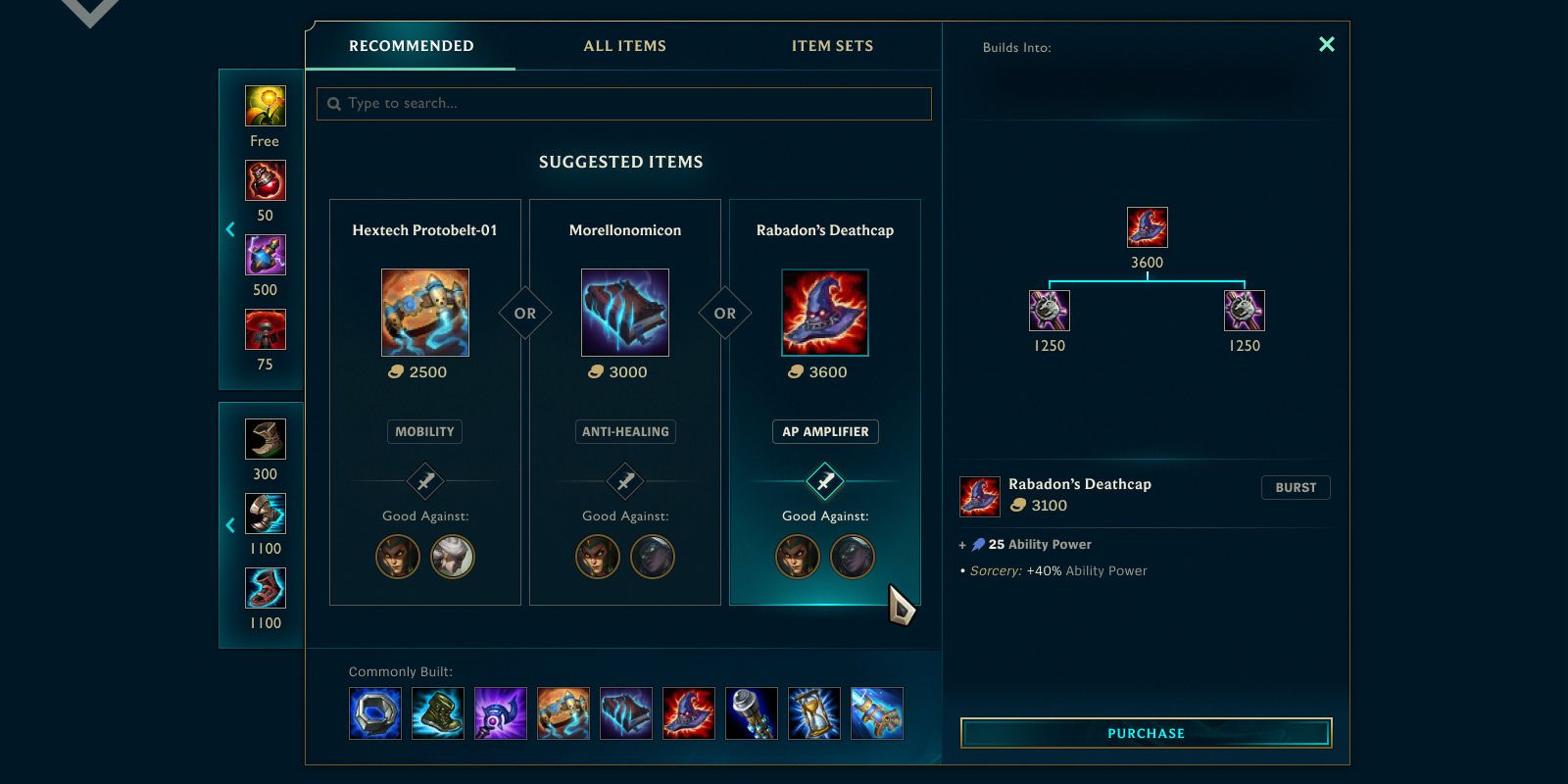Select the left 1250-gold build component
The width and height of the screenshot is (1568, 784).
pyautogui.click(x=1048, y=312)
